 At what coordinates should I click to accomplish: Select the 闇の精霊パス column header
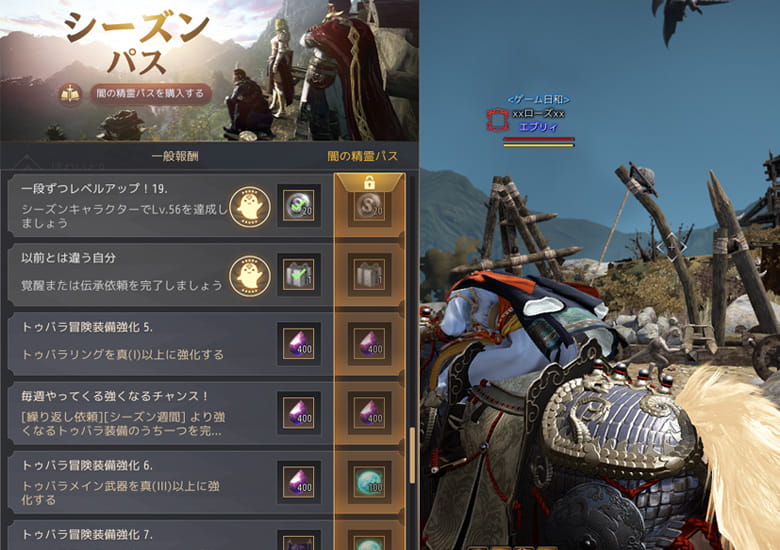coord(362,156)
